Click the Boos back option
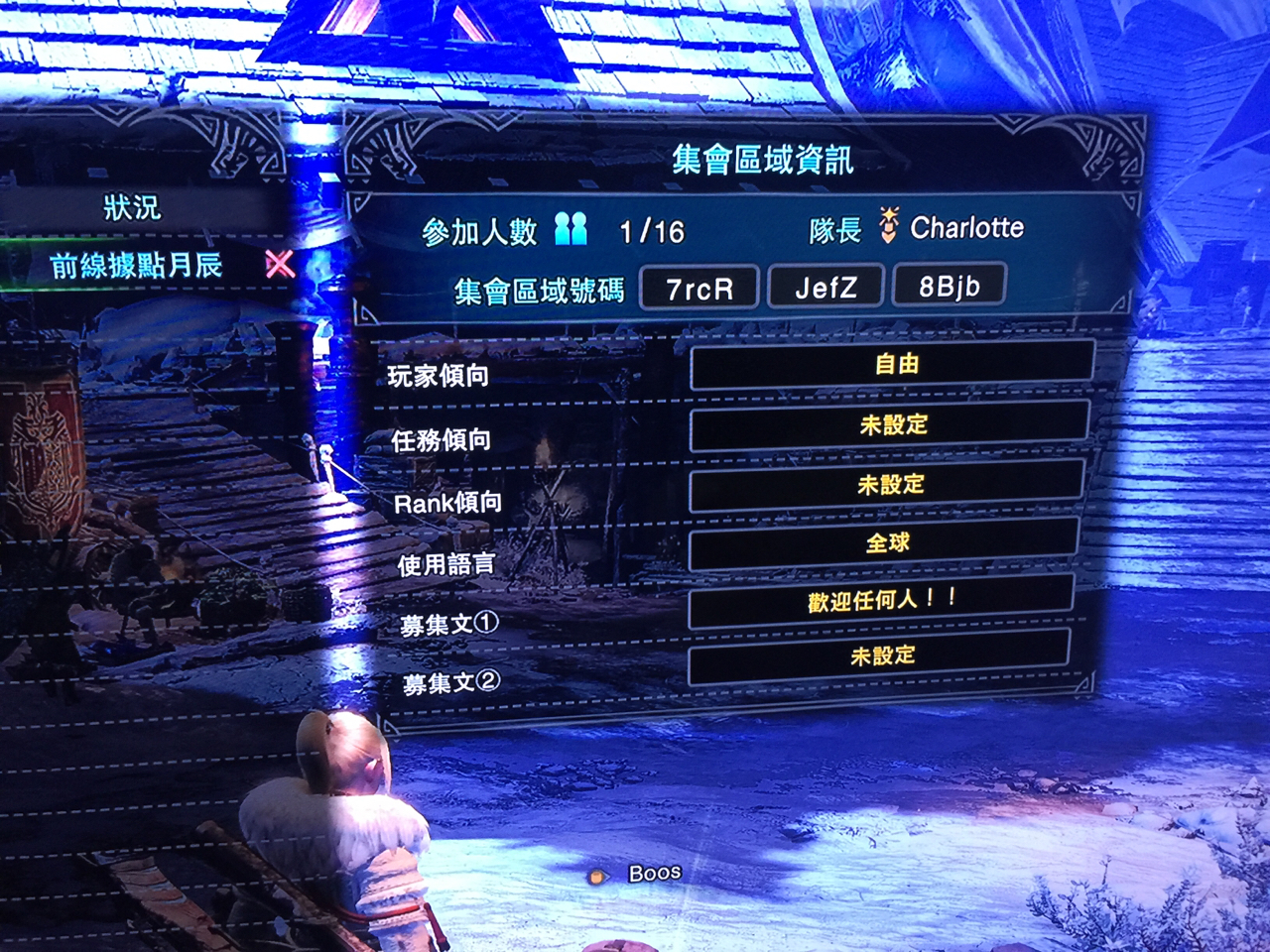Image resolution: width=1270 pixels, height=952 pixels. 653,873
